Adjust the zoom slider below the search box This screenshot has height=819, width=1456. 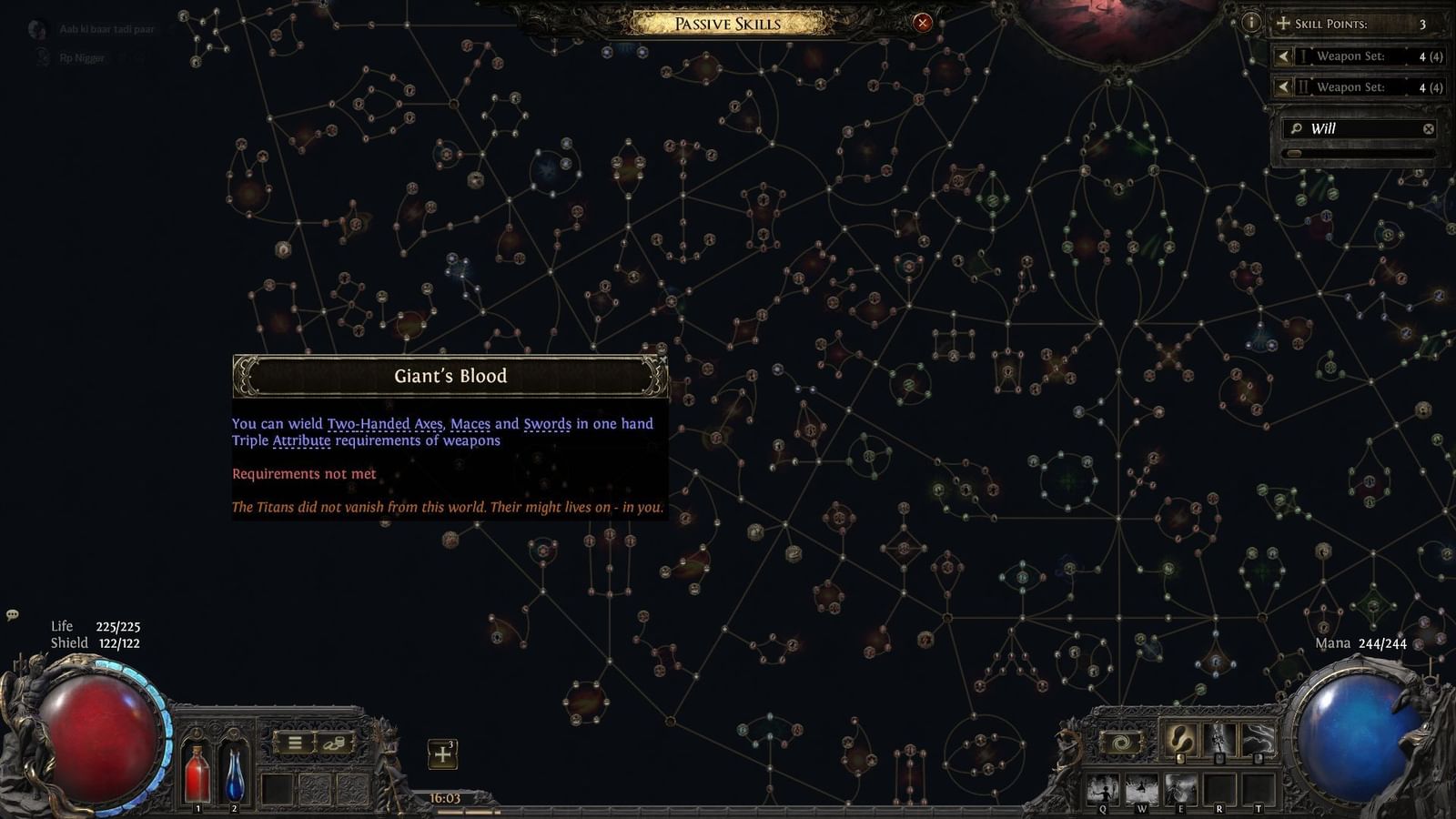(x=1296, y=153)
